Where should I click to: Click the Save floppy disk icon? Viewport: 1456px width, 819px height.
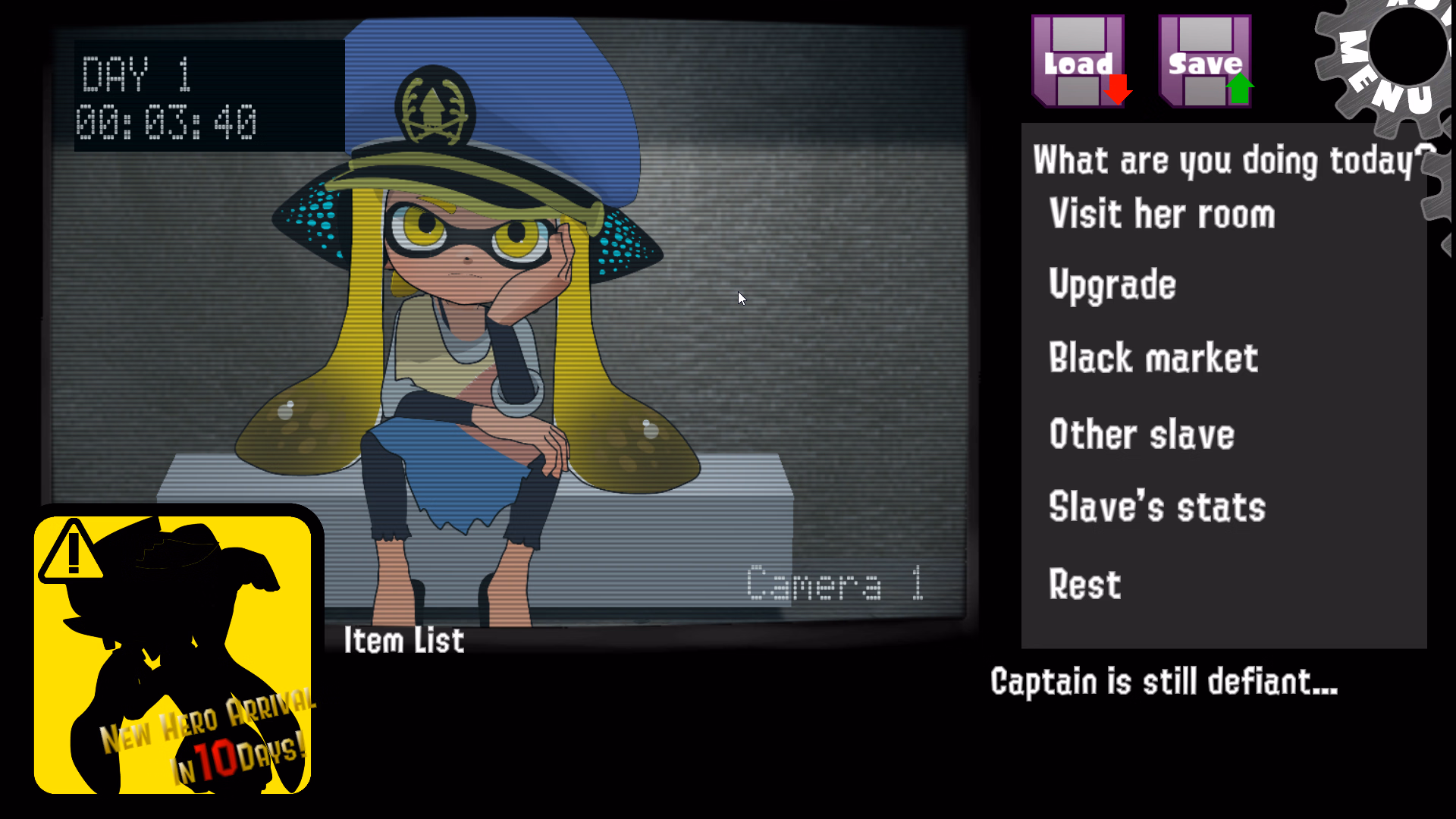[x=1204, y=61]
